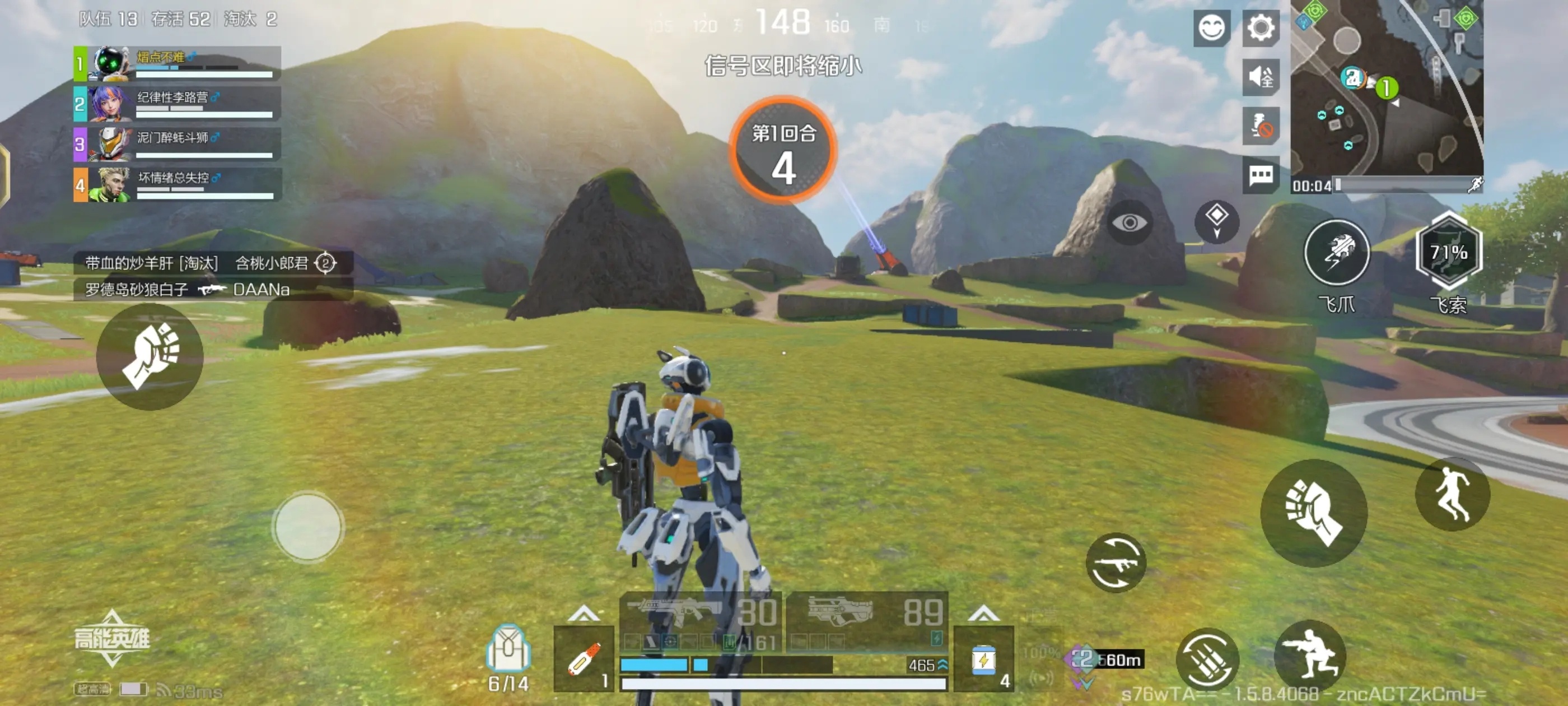Open the emoji smiley panel
This screenshot has height=706, width=1568.
pos(1211,27)
